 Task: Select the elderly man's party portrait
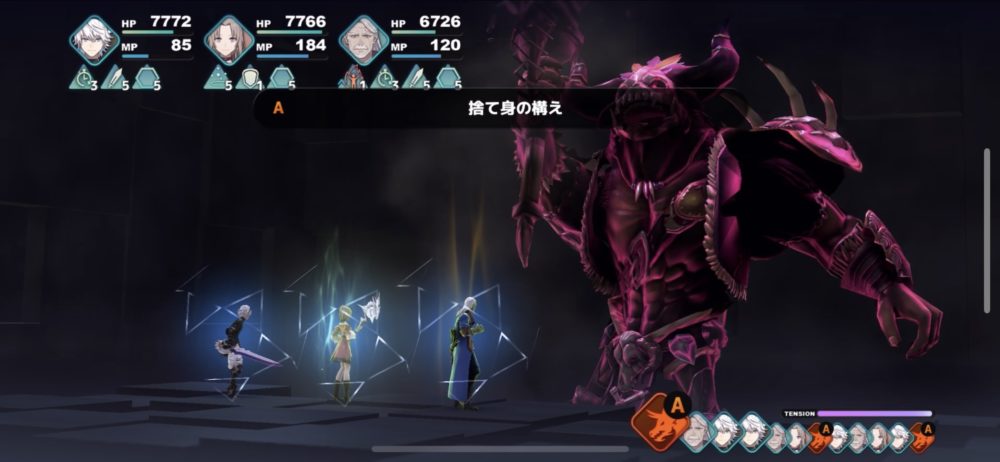[364, 41]
